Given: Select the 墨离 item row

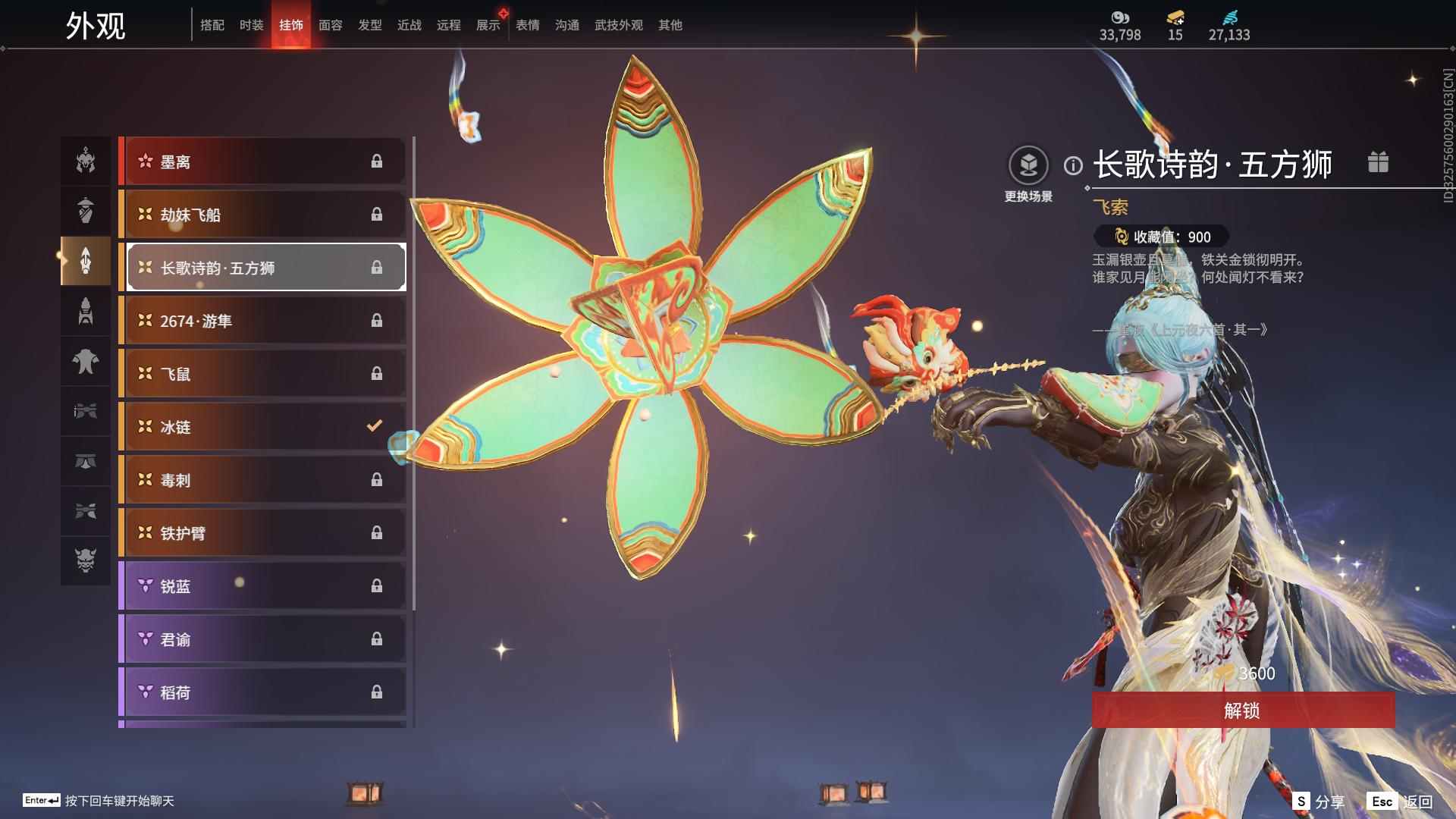Looking at the screenshot, I should point(263,162).
